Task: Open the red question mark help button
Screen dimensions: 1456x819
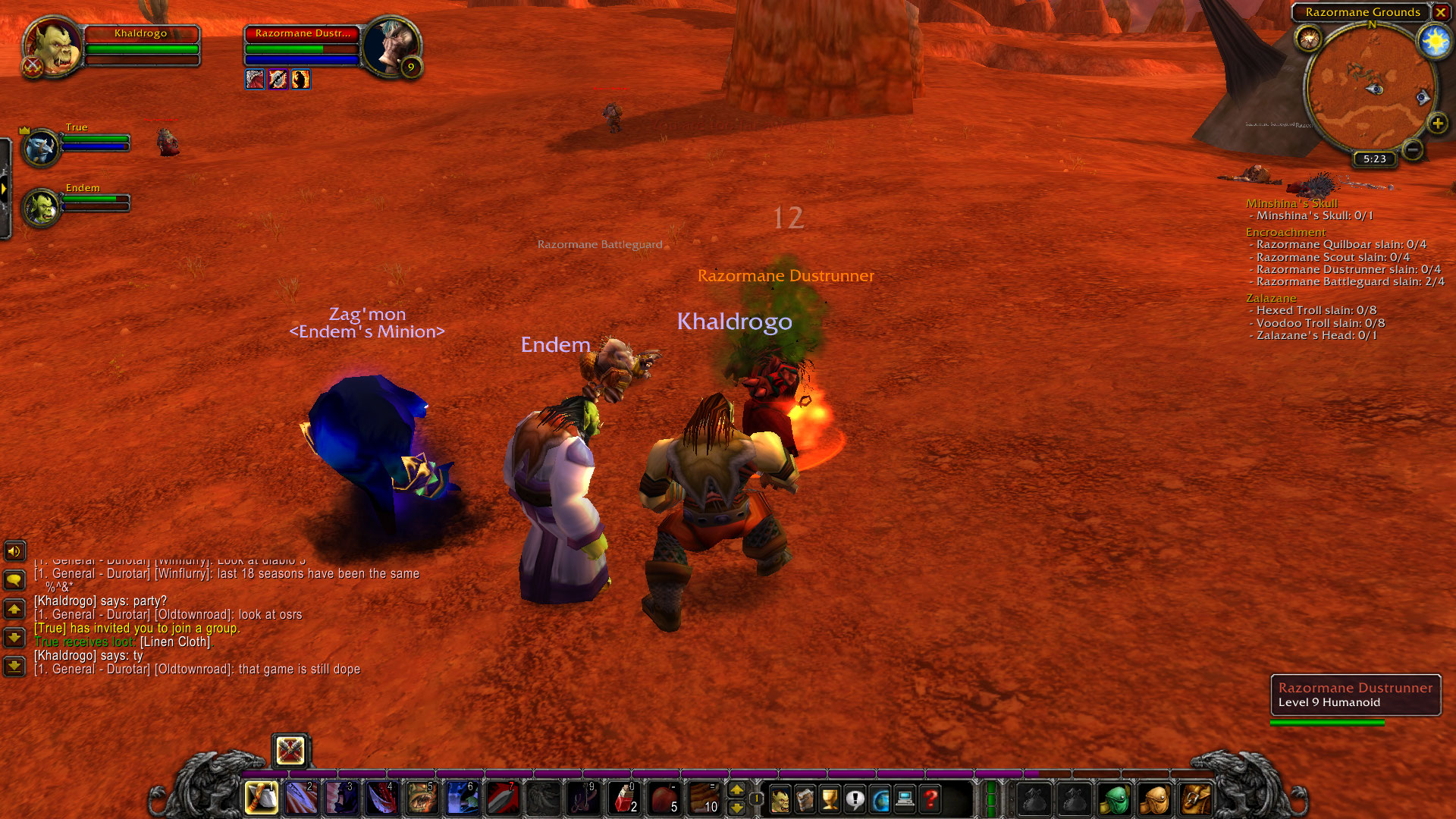Action: coord(930,799)
